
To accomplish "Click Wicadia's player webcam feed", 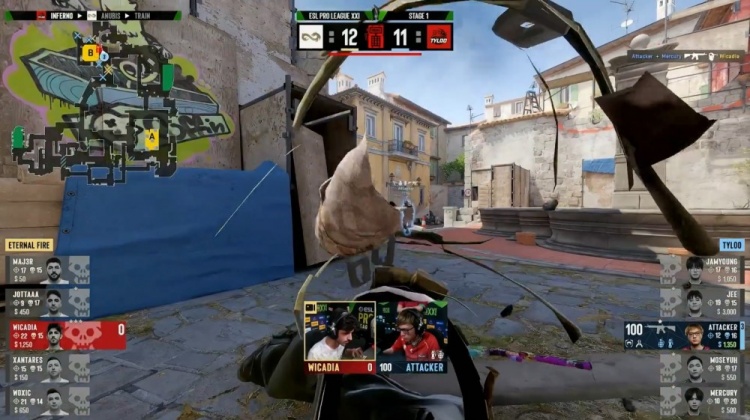I will (339, 331).
